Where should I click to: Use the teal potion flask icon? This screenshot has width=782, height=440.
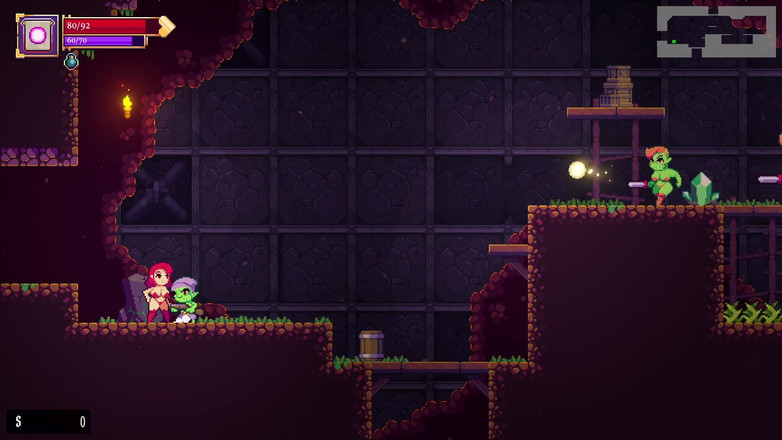tap(71, 62)
